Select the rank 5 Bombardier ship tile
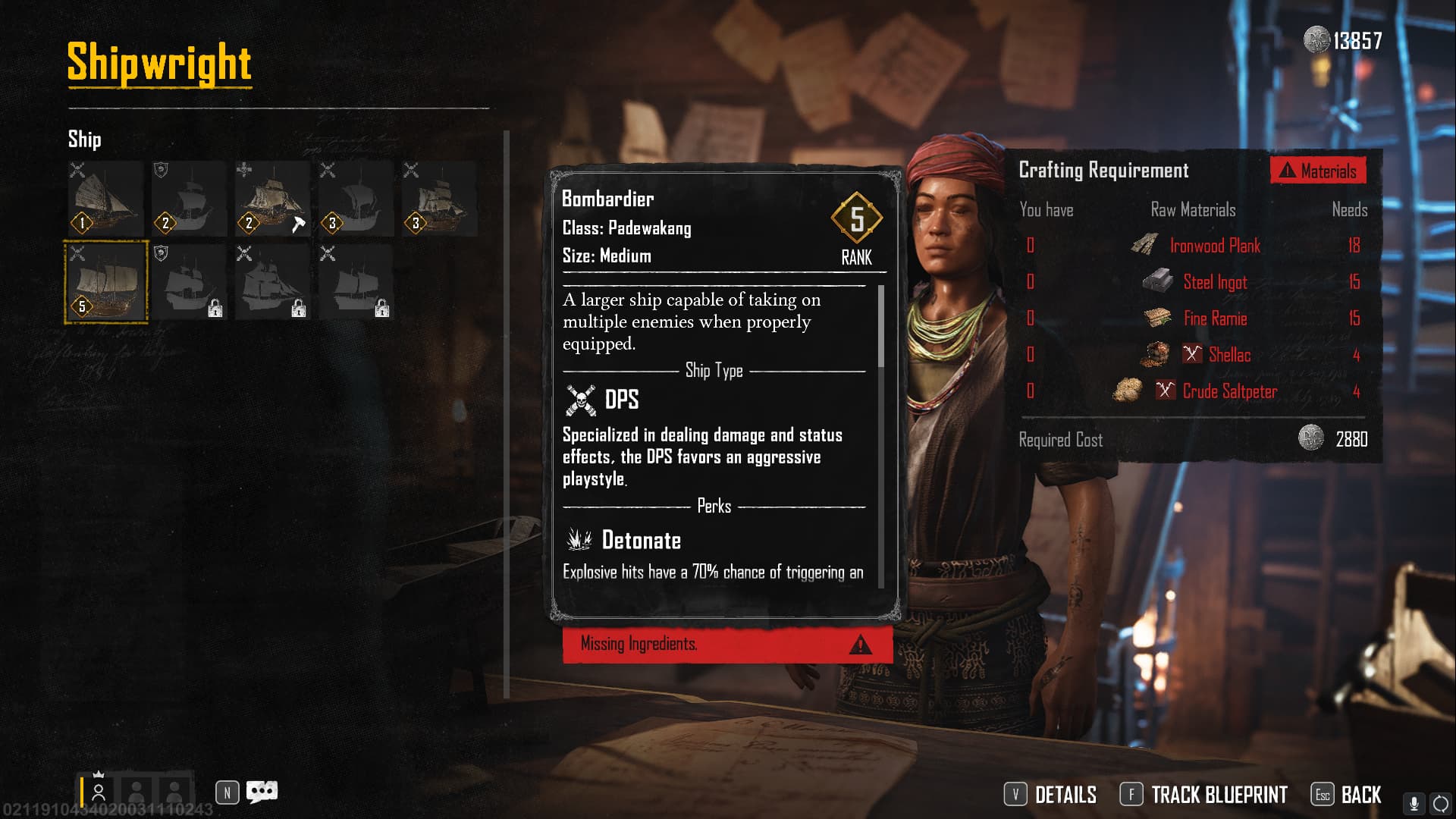This screenshot has width=1456, height=819. (x=106, y=282)
